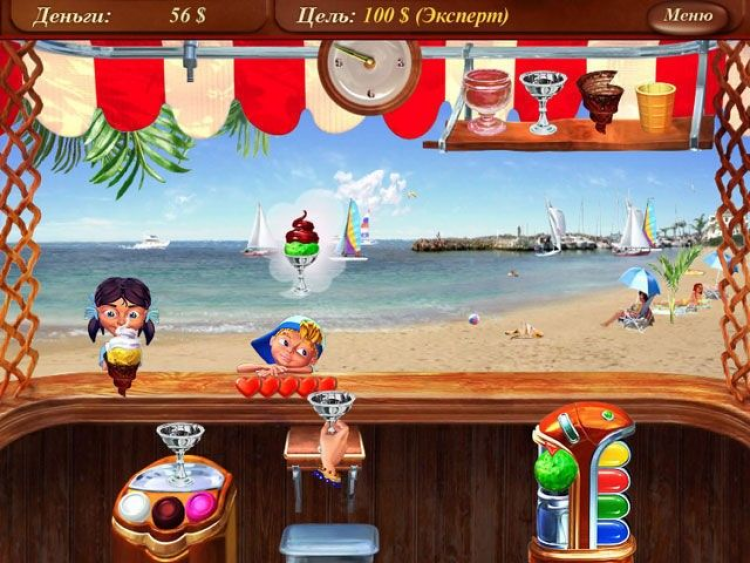This screenshot has width=750, height=563.
Task: Serve the goblet held on the counter
Action: [x=331, y=412]
